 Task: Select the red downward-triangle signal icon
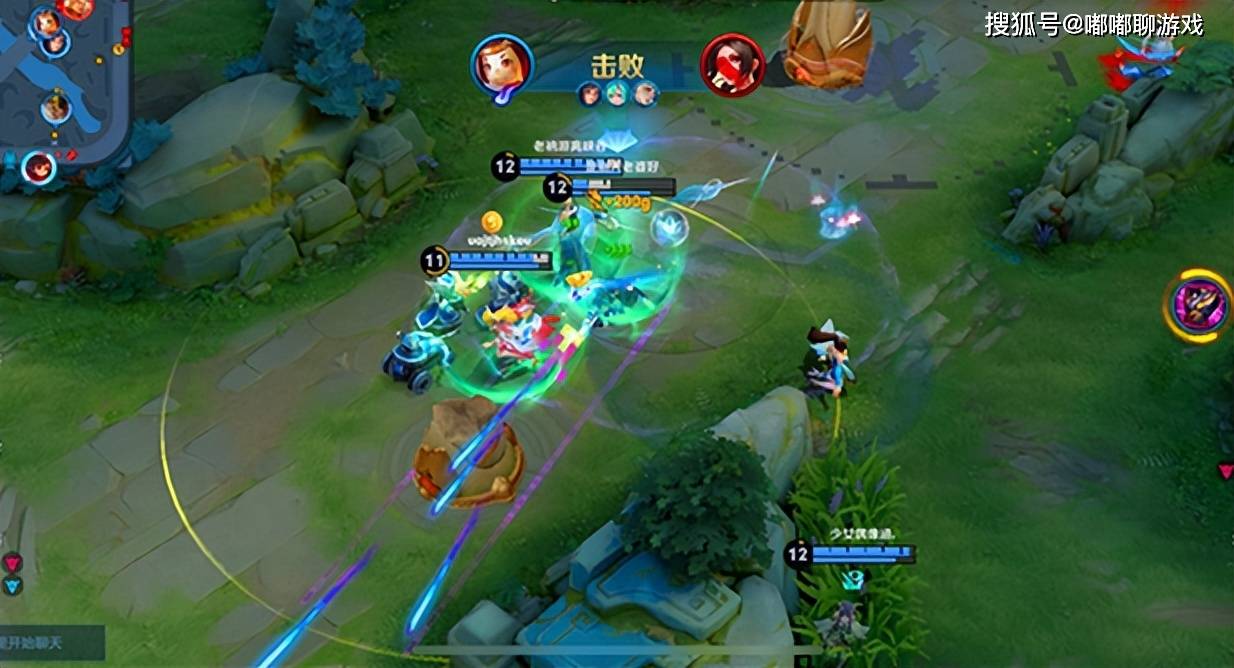[x=12, y=562]
